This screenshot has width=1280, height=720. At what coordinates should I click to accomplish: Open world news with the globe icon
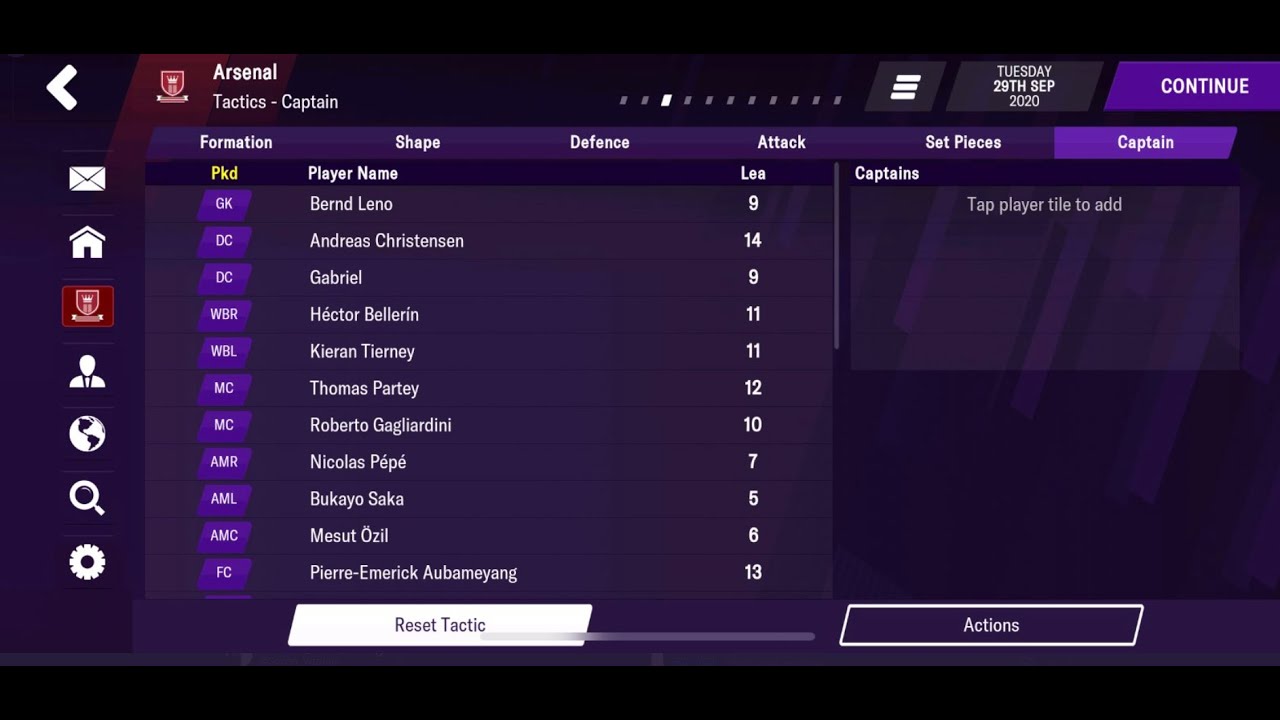click(x=87, y=434)
